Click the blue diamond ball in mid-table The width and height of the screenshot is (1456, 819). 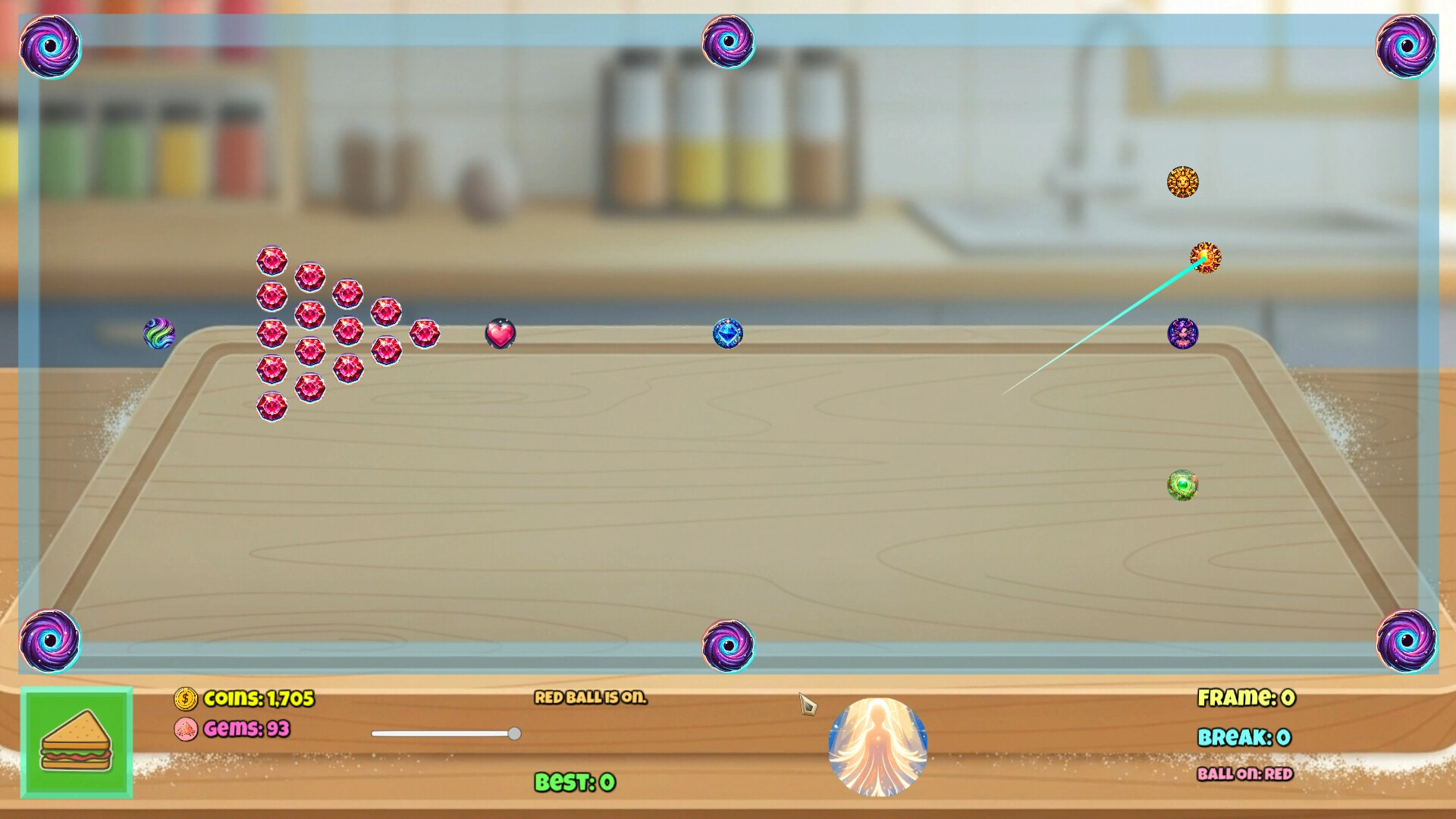730,332
